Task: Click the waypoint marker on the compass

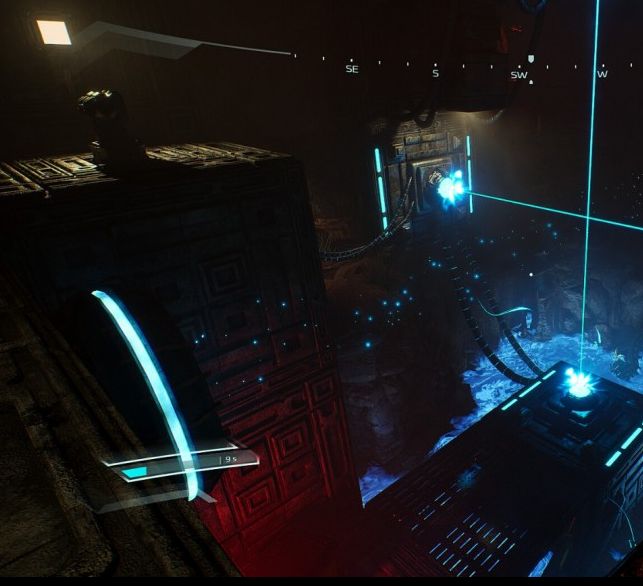Action: (530, 59)
